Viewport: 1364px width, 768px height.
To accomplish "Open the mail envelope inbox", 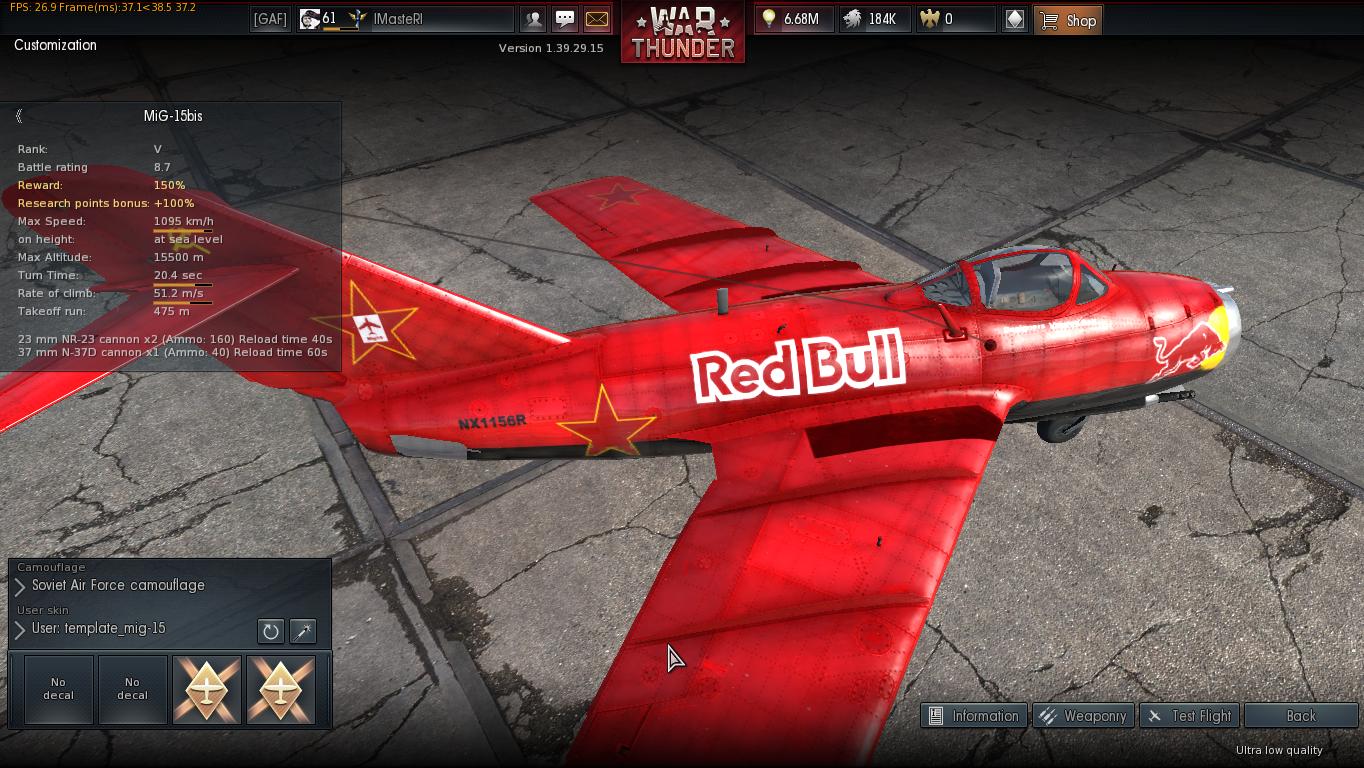I will (x=596, y=19).
